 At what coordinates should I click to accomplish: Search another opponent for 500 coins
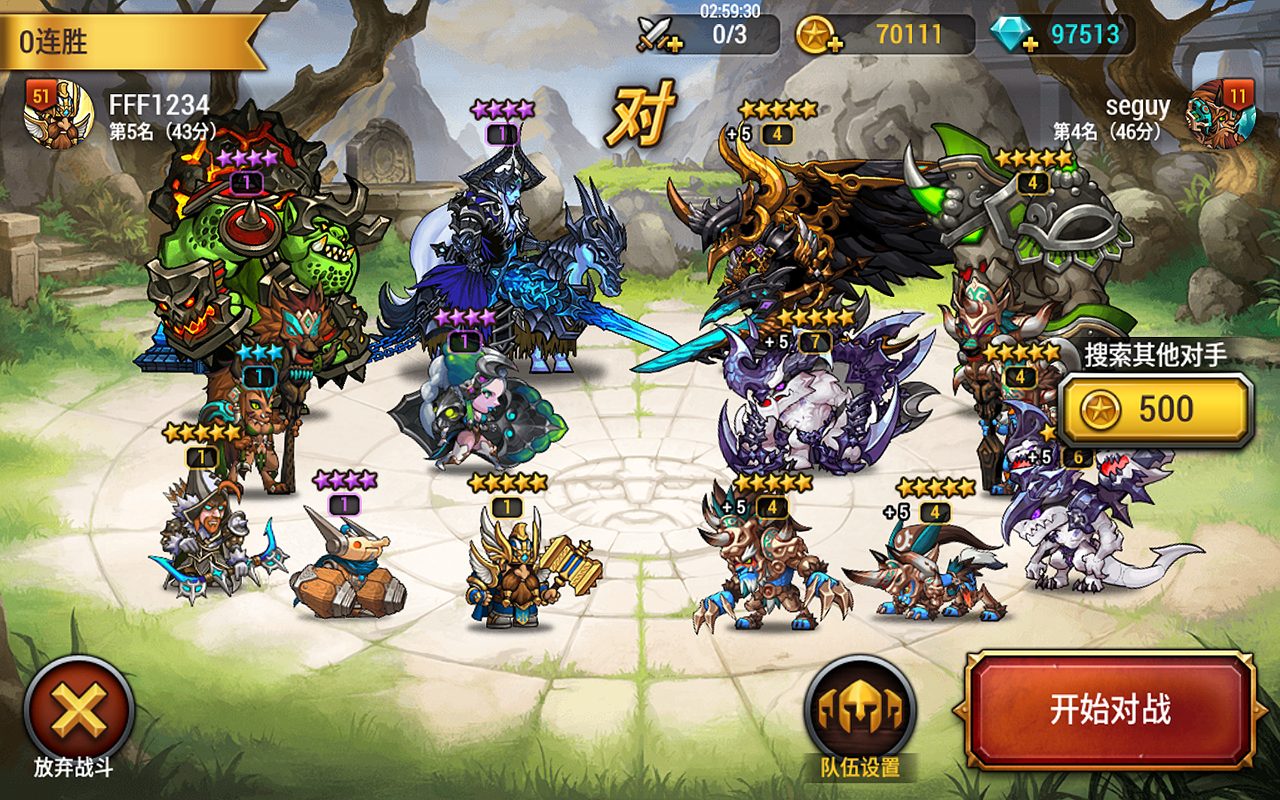click(1155, 410)
